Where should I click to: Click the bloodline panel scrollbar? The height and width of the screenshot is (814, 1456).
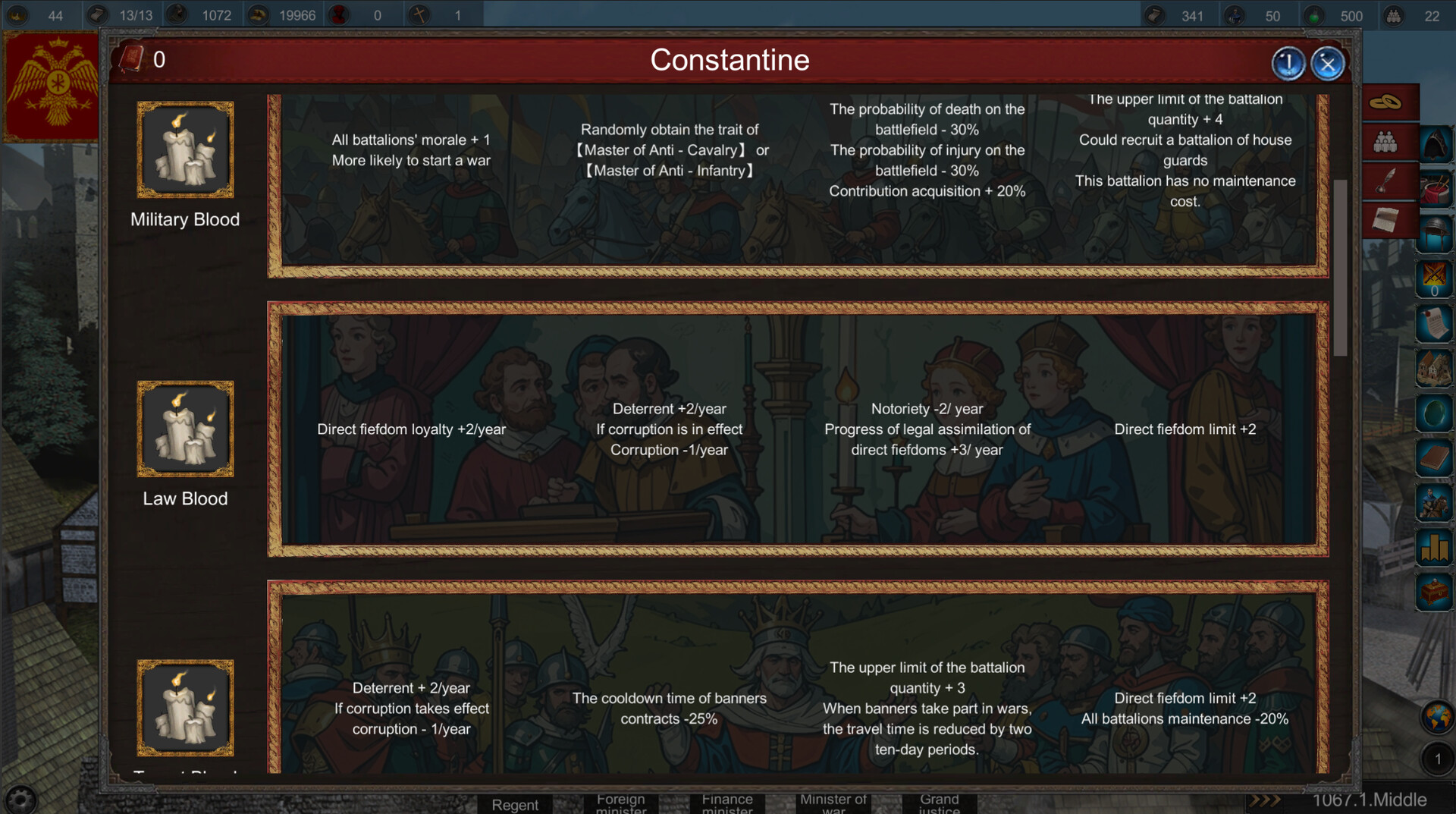click(x=1340, y=267)
